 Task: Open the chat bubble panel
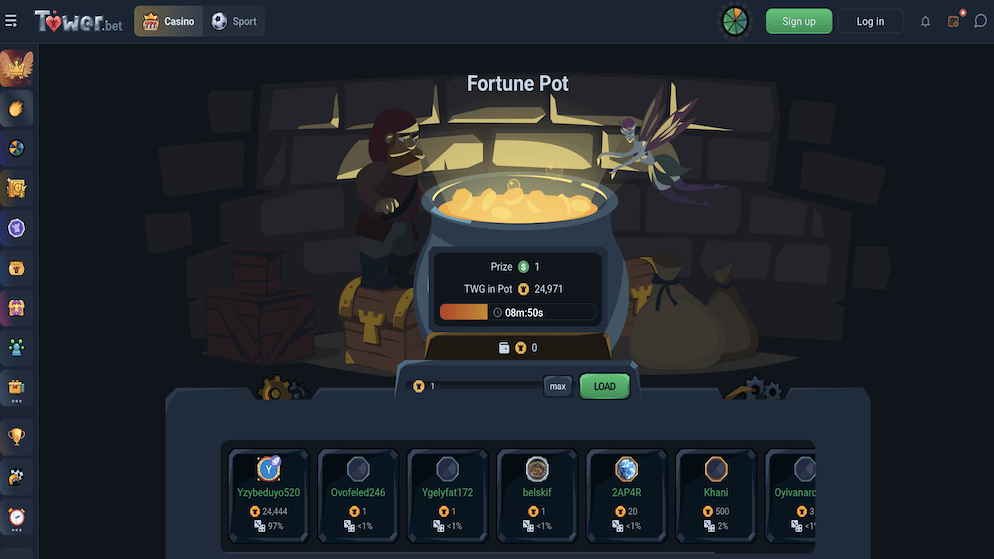pyautogui.click(x=980, y=21)
